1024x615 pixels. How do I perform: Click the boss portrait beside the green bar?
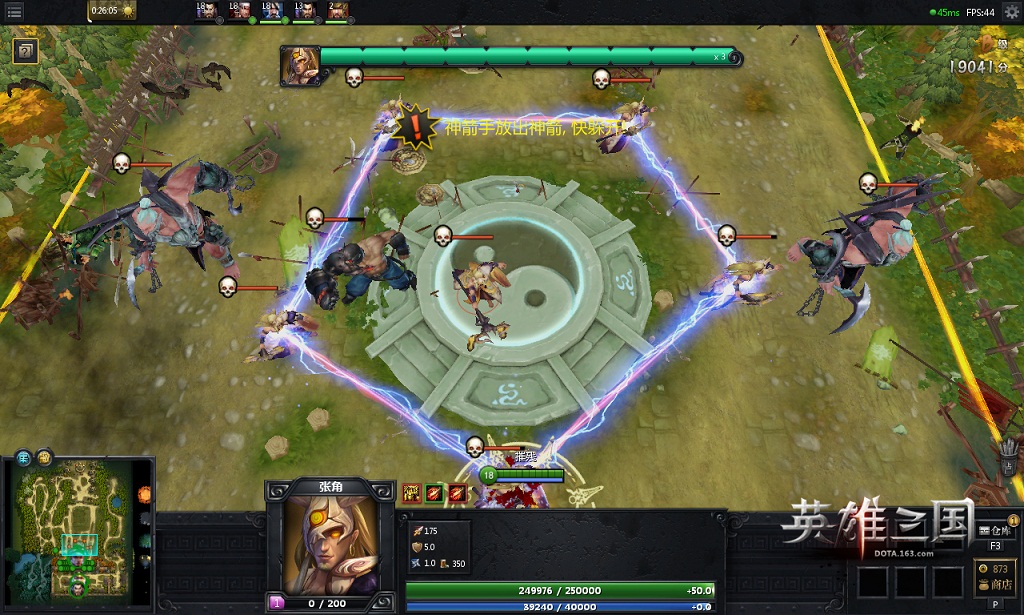tap(298, 62)
